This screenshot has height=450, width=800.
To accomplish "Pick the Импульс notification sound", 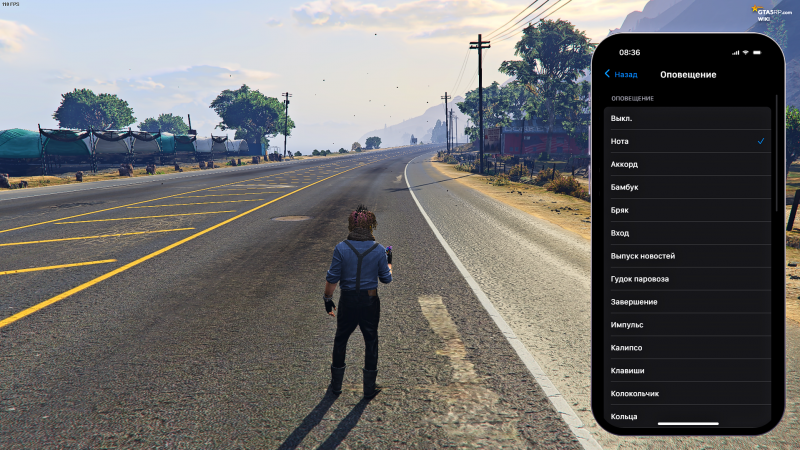I will point(690,325).
